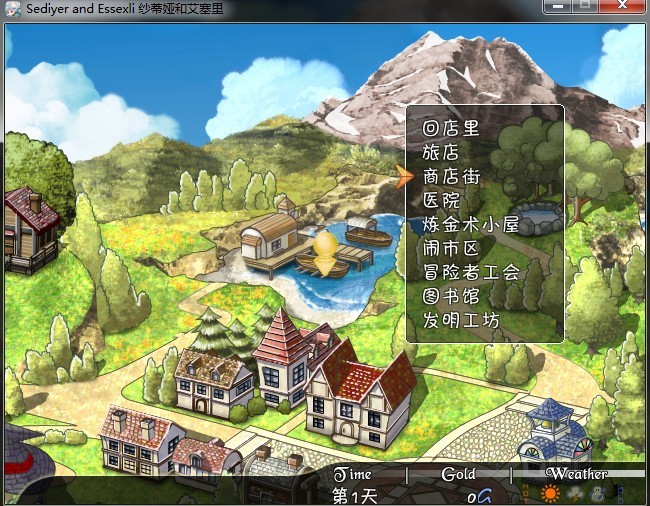Go to 商店街 shopping street

451,177
